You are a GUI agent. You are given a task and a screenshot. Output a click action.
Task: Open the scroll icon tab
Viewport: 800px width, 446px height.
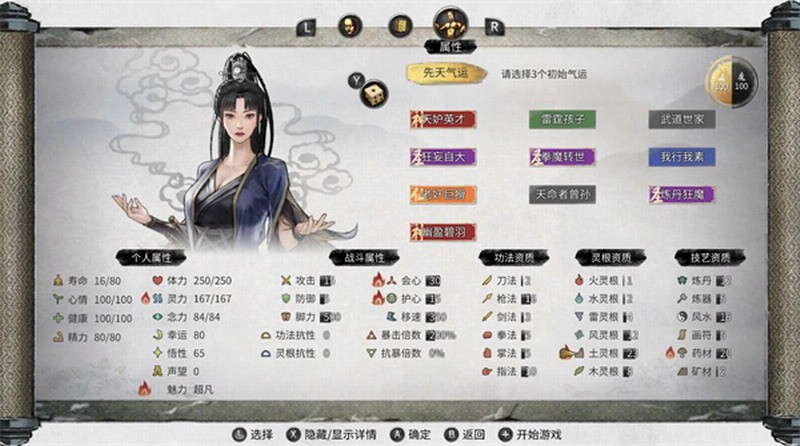coord(399,26)
